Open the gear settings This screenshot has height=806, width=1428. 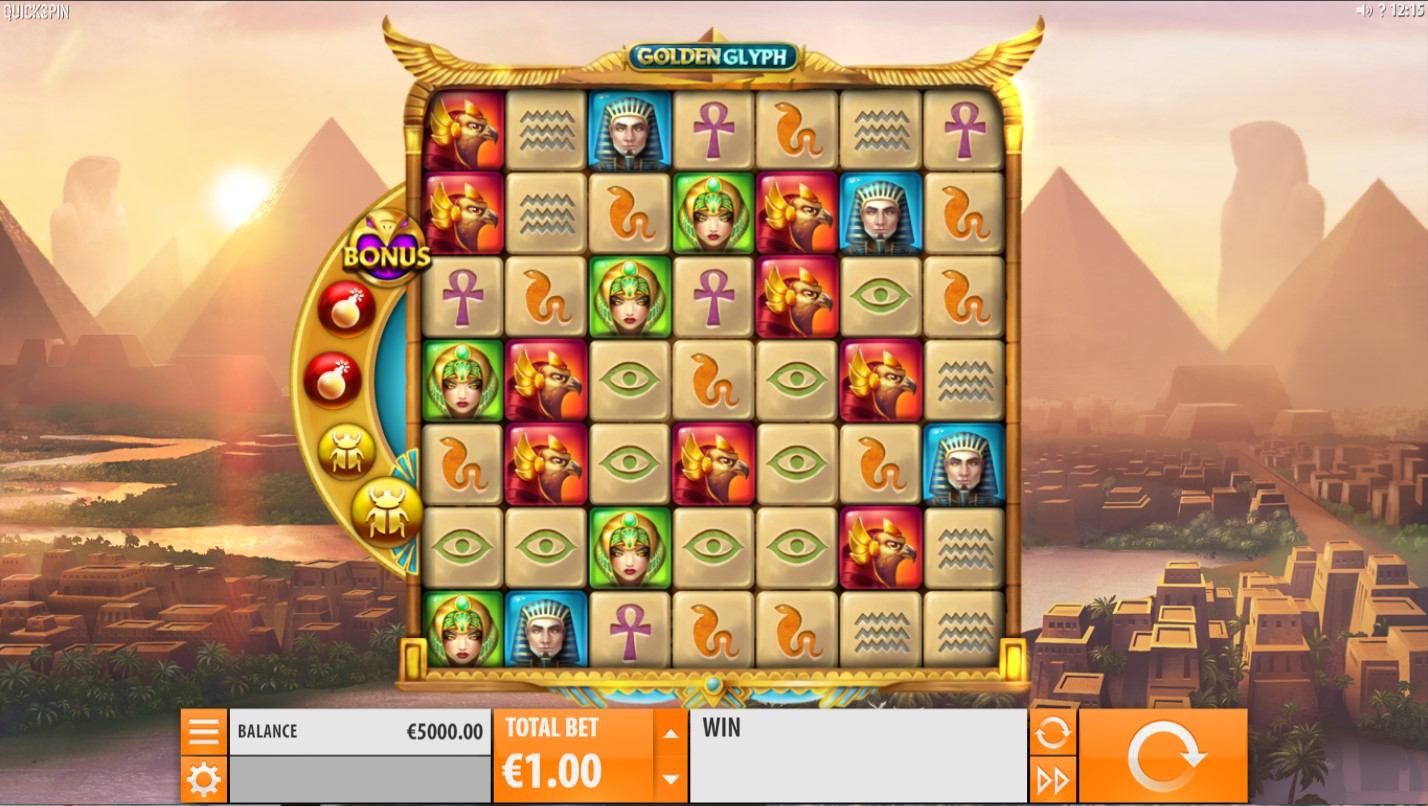(x=203, y=779)
